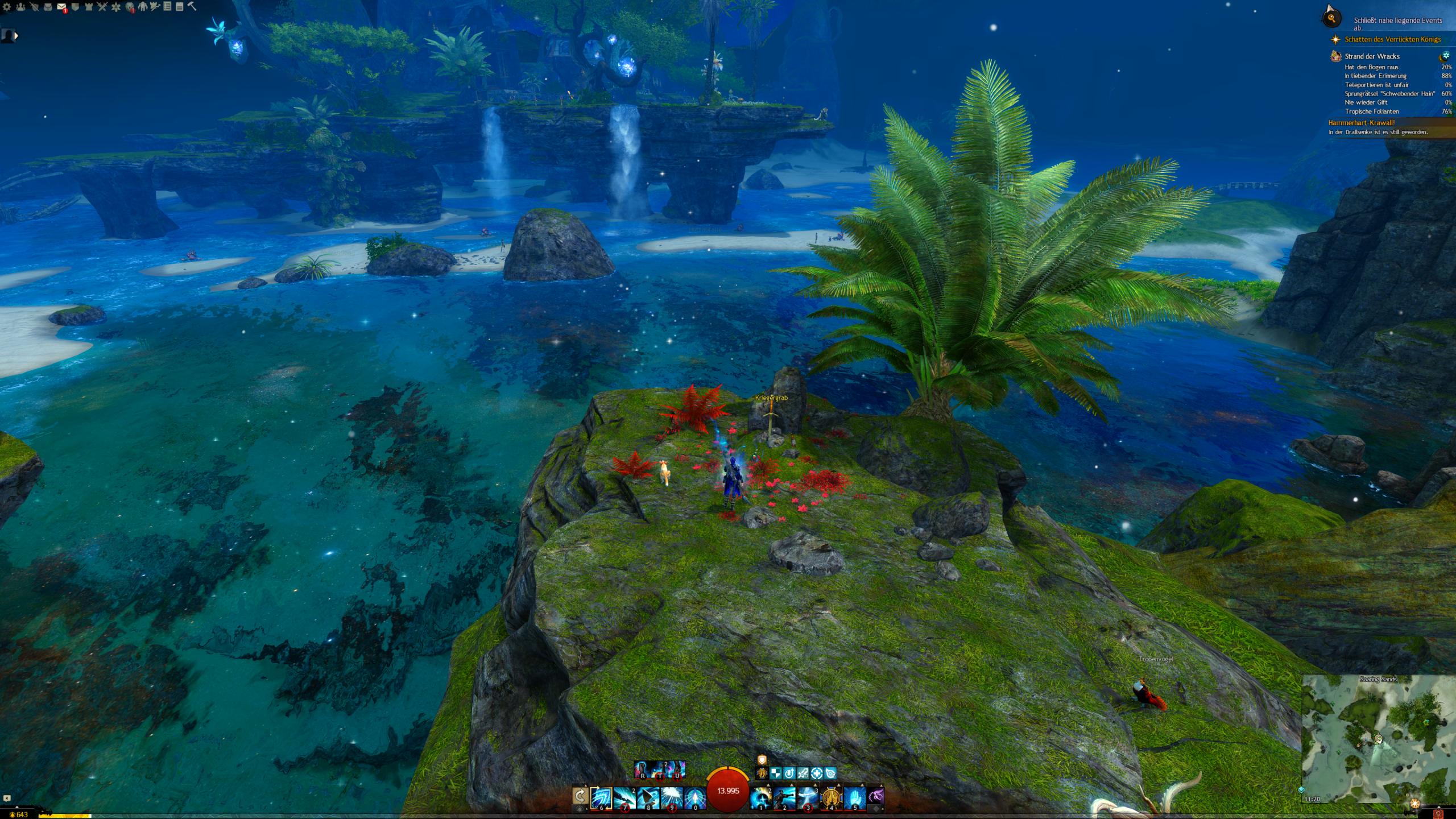Image resolution: width=1456 pixels, height=819 pixels.
Task: Select the Schatten des Verrückten Königs event
Action: pos(1392,39)
